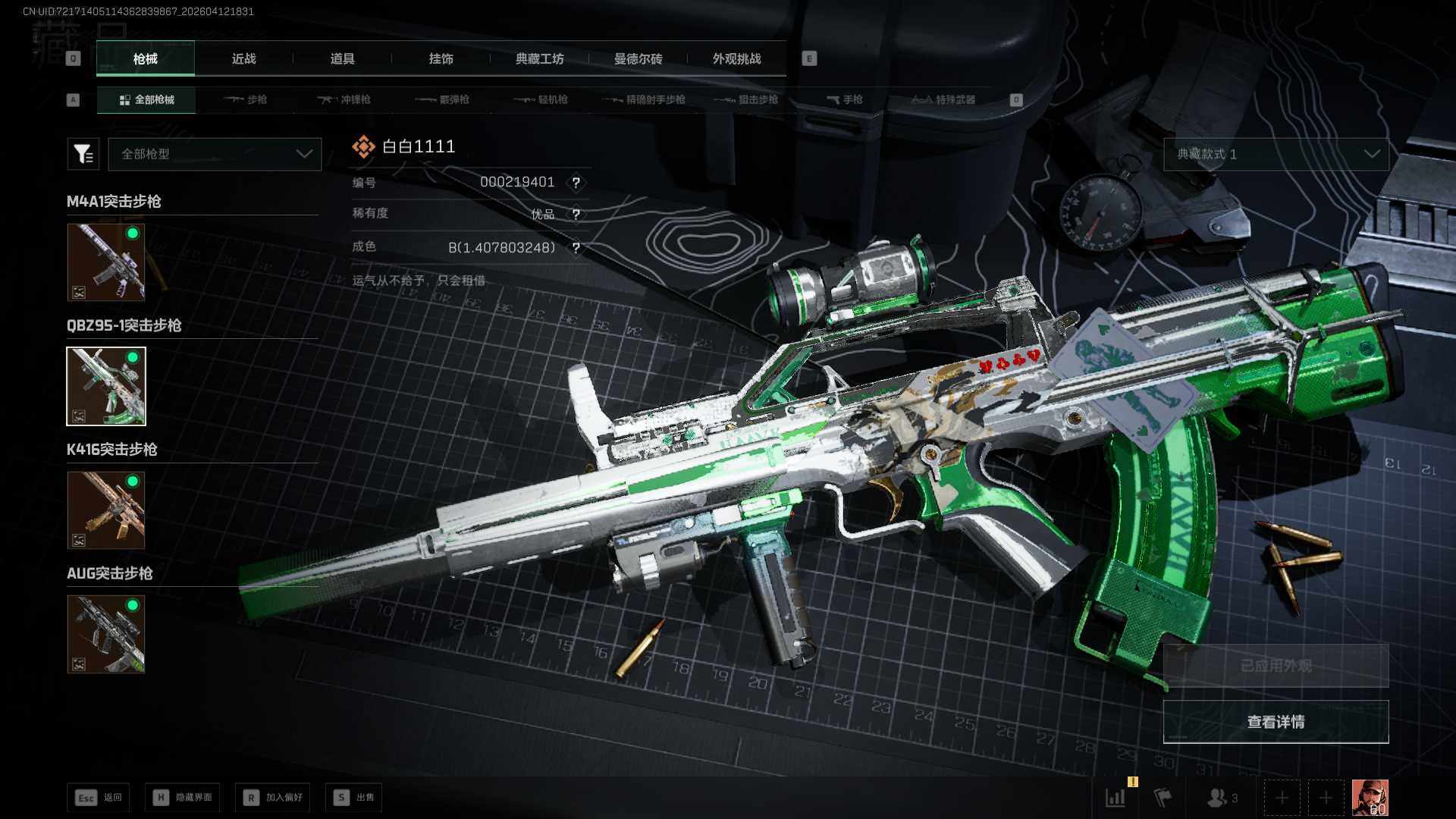This screenshot has width=1456, height=819.
Task: Select the M4A1 assault rifle skin thumbnail
Action: click(x=106, y=262)
